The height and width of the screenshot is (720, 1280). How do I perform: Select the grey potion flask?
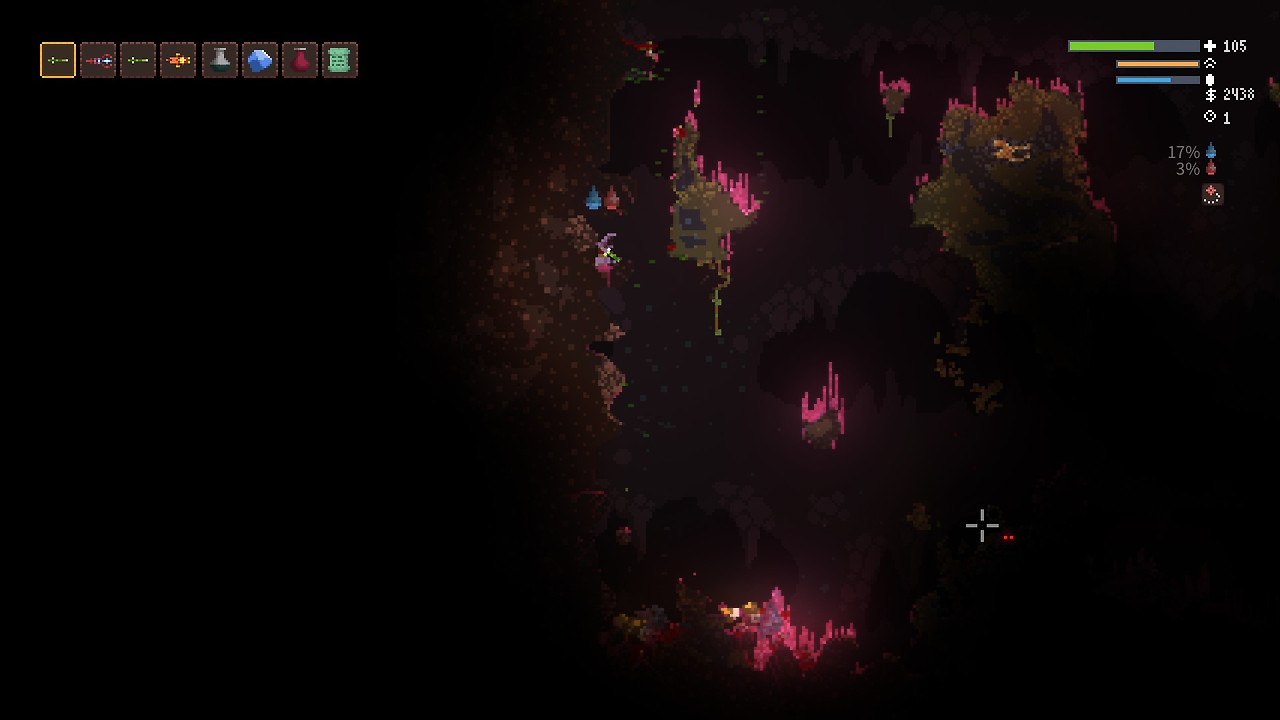coord(220,60)
